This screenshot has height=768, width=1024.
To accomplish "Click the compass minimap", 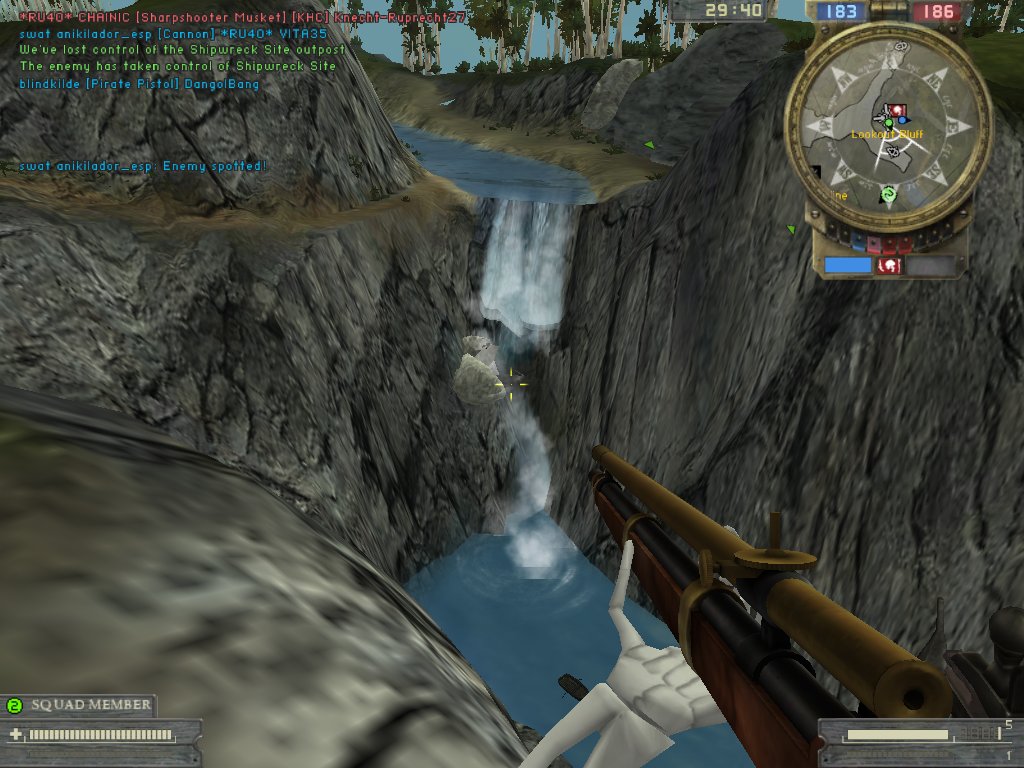I will pos(888,127).
